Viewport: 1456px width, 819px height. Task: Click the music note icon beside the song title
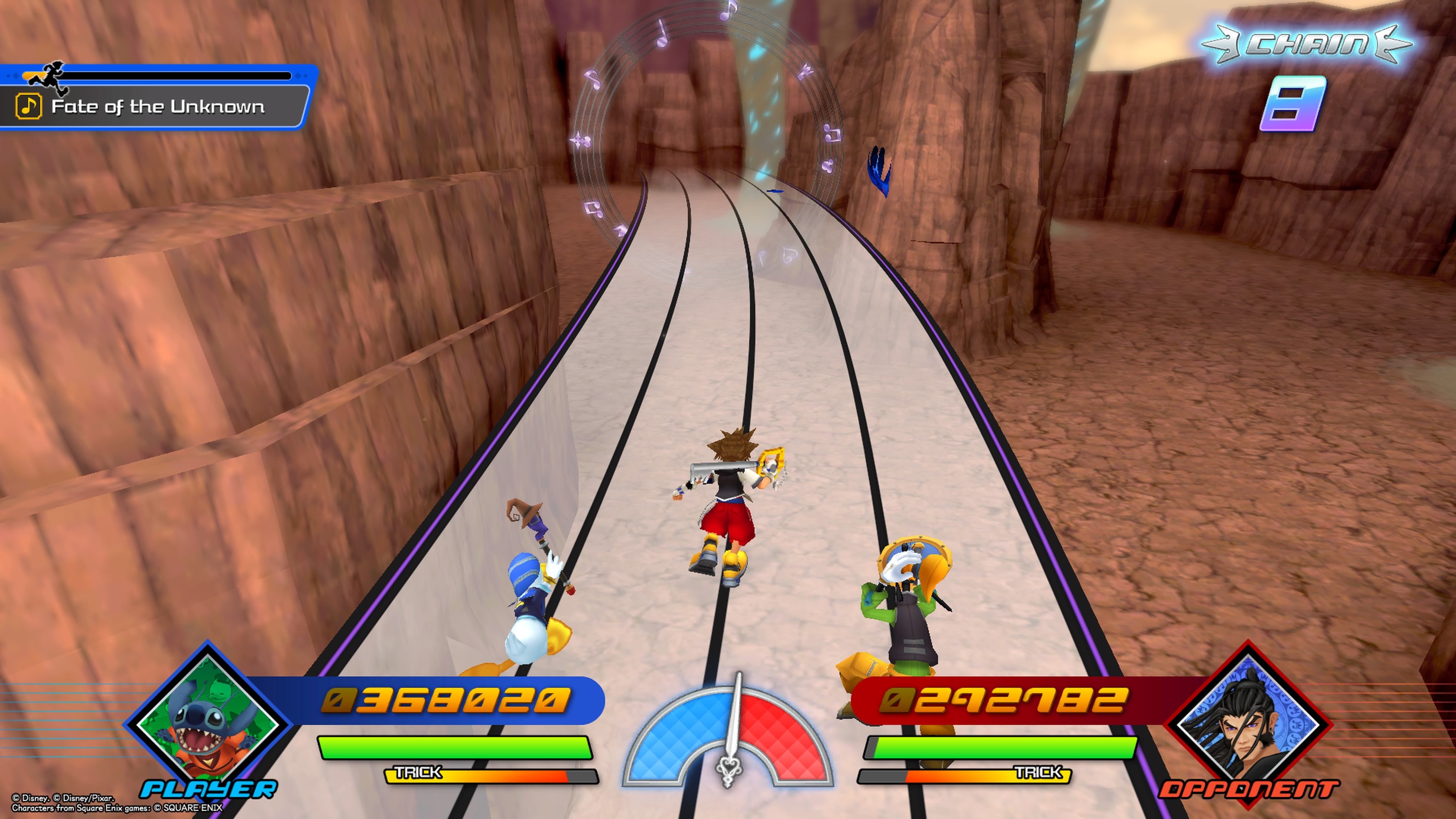(x=30, y=105)
